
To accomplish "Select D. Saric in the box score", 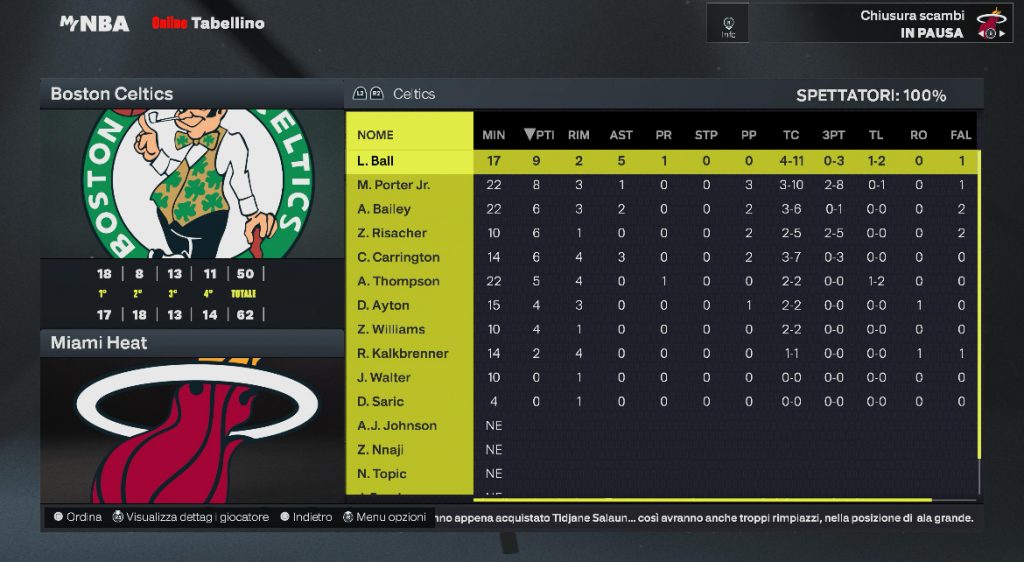I will (x=381, y=401).
